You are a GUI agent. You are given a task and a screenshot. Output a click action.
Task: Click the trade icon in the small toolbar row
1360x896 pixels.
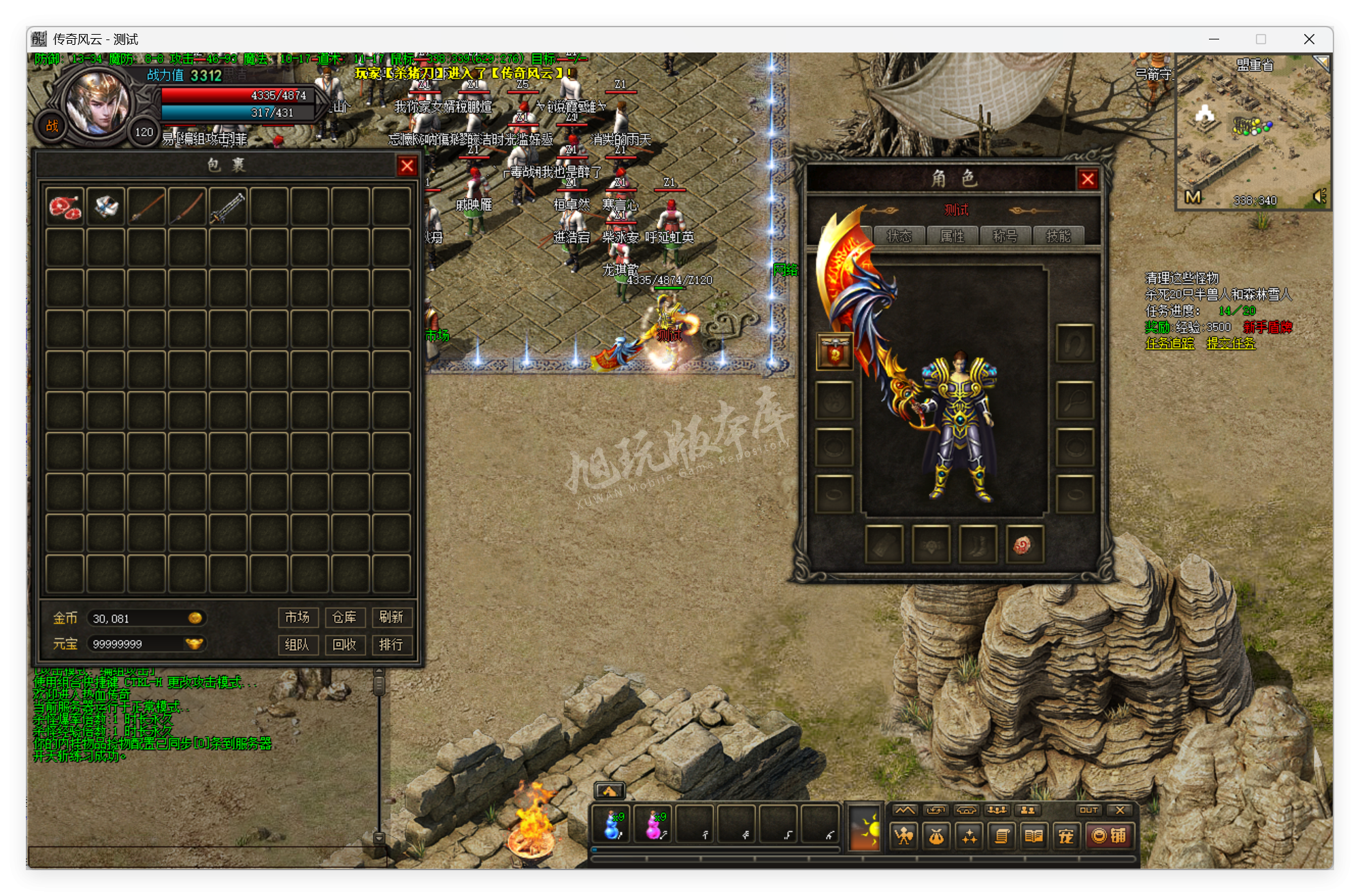936,811
